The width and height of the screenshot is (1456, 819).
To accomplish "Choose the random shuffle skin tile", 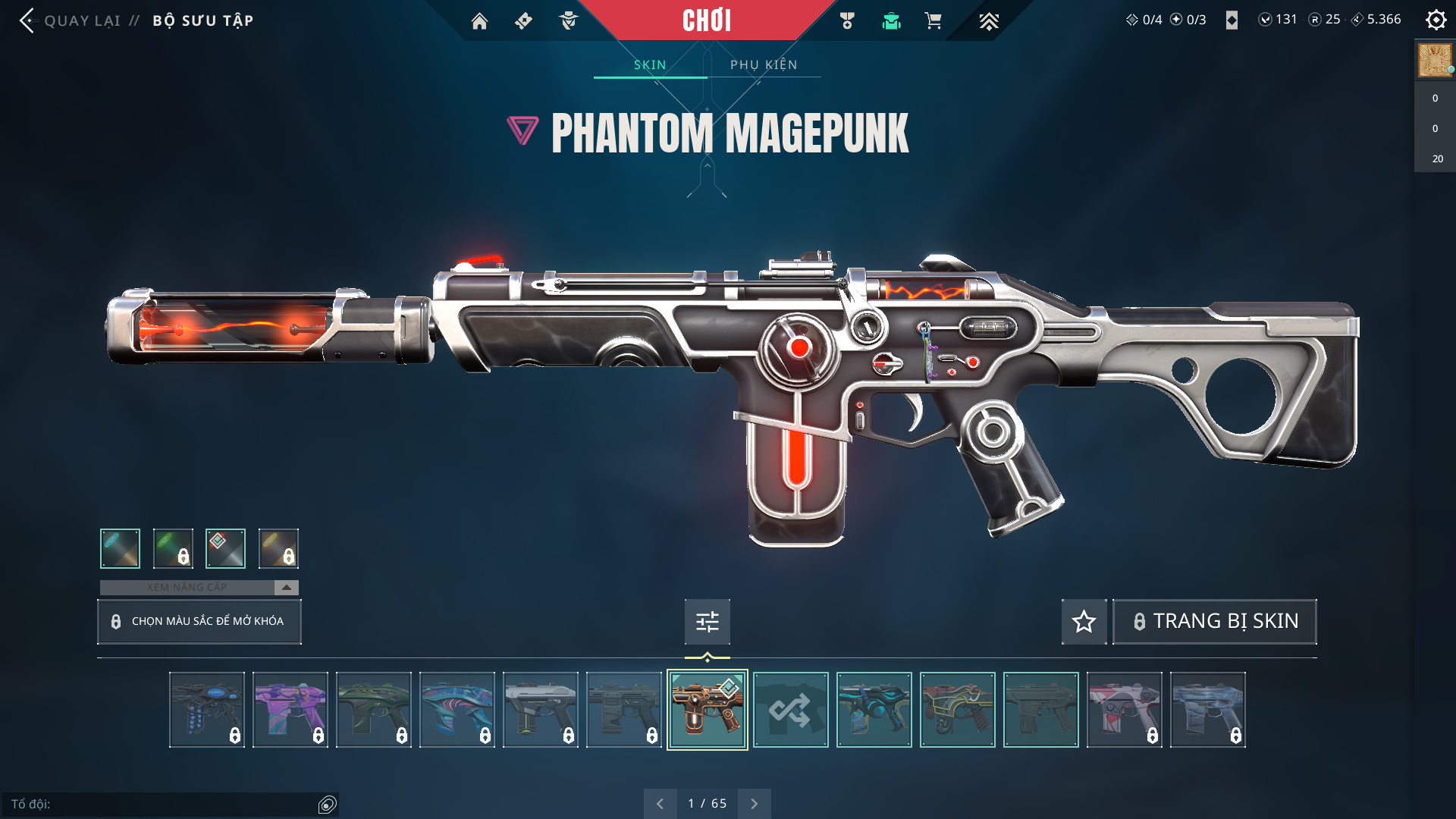I will pos(790,710).
